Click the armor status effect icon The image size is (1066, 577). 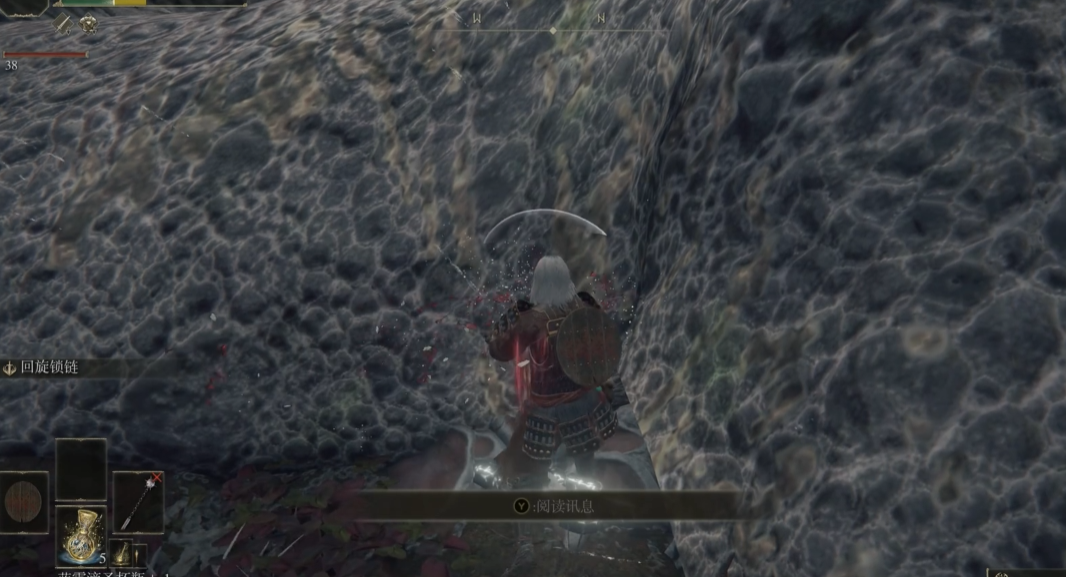click(x=89, y=24)
